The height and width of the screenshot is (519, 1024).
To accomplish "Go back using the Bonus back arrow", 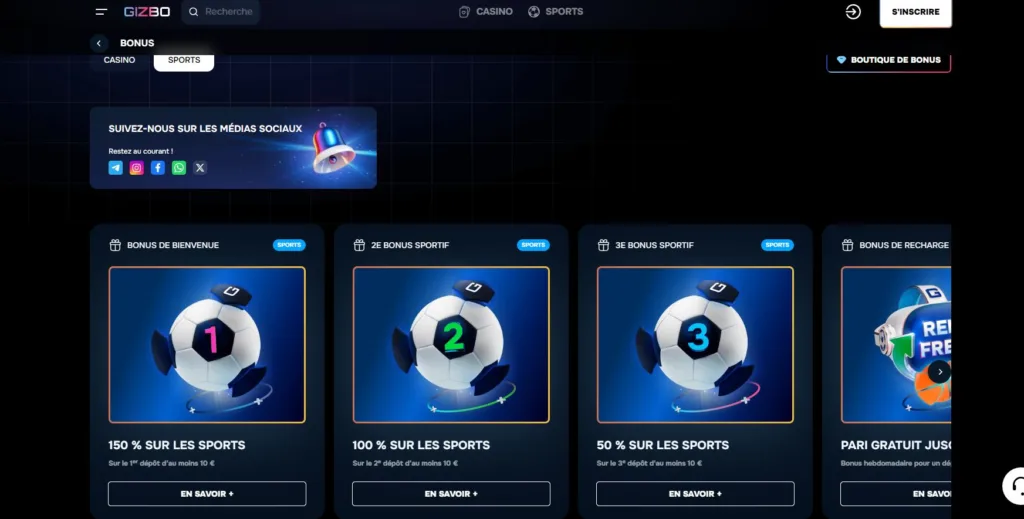I will (x=98, y=43).
